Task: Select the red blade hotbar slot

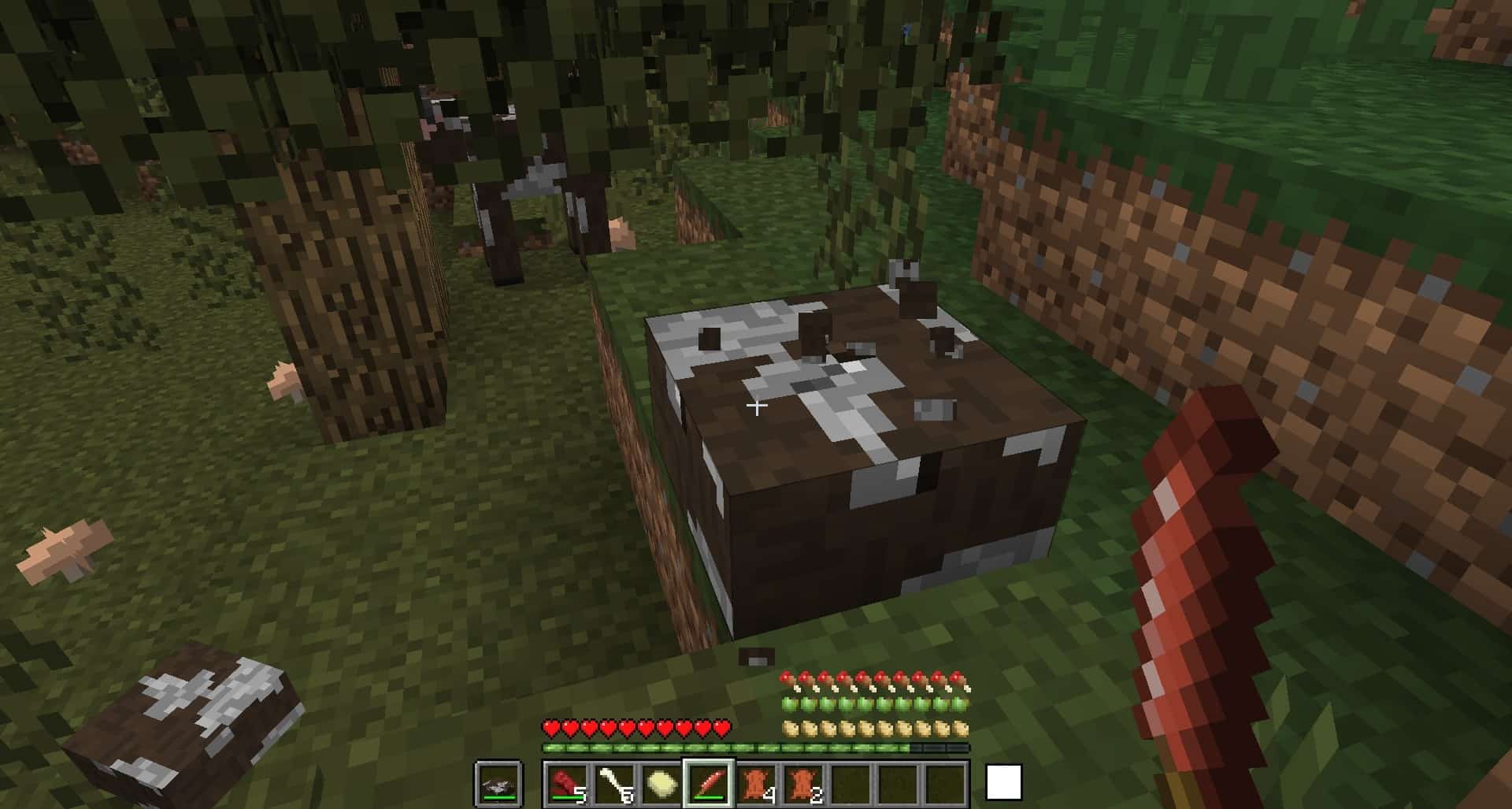Action: coord(709,784)
